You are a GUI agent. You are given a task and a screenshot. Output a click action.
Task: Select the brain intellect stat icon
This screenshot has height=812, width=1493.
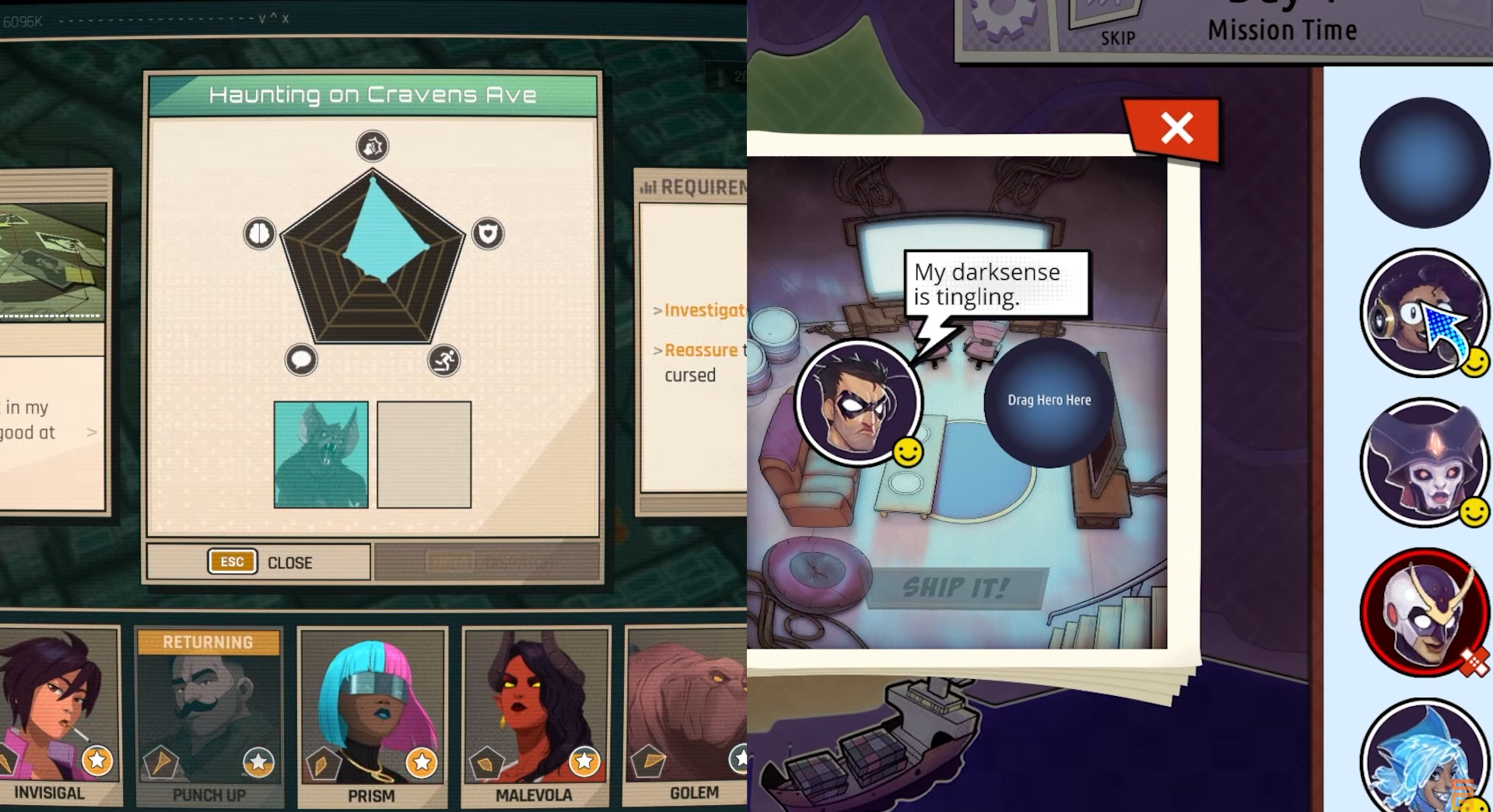click(259, 234)
